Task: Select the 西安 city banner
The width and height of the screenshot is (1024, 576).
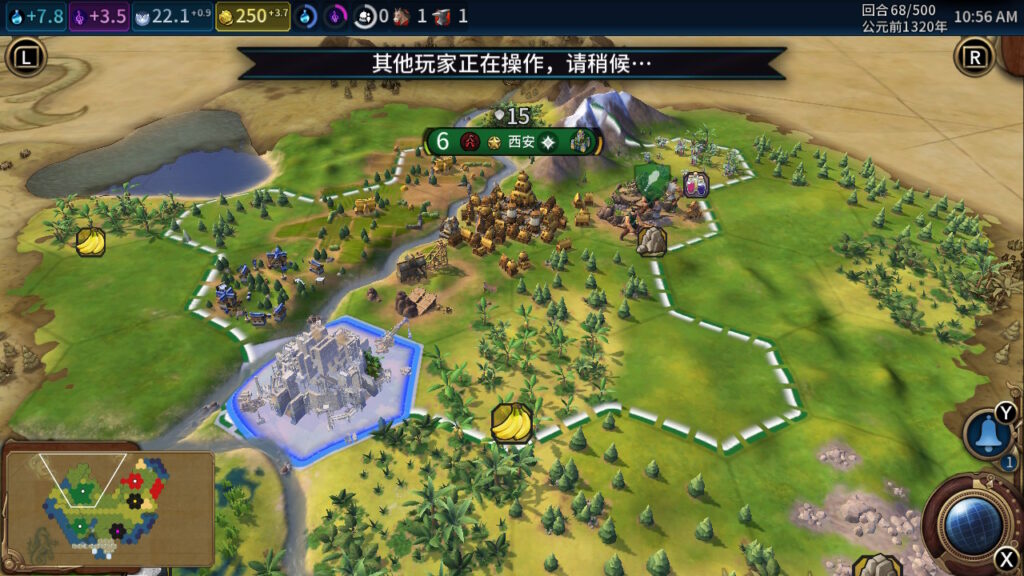Action: point(522,141)
